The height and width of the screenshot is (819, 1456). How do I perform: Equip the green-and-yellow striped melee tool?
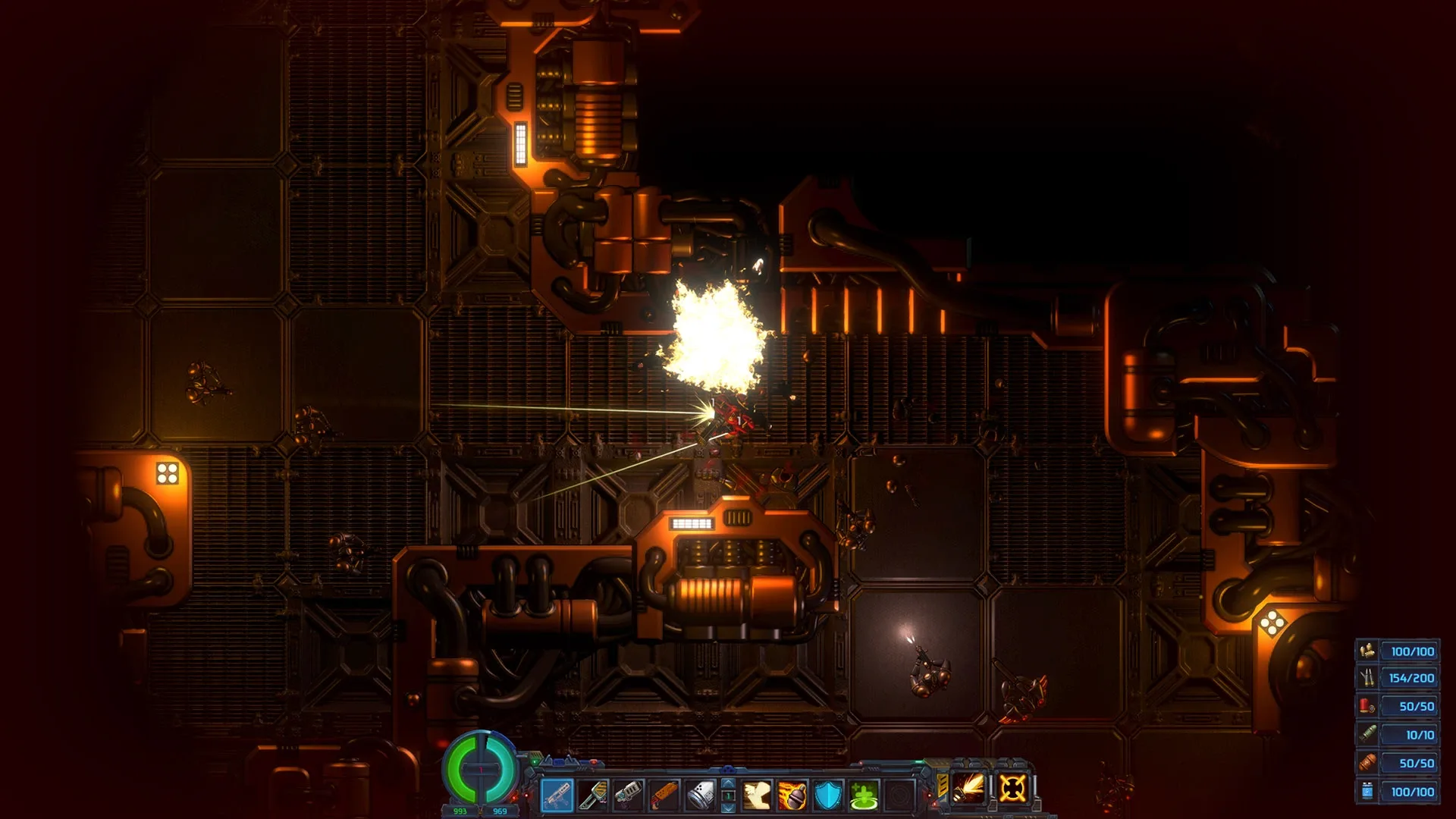[592, 795]
